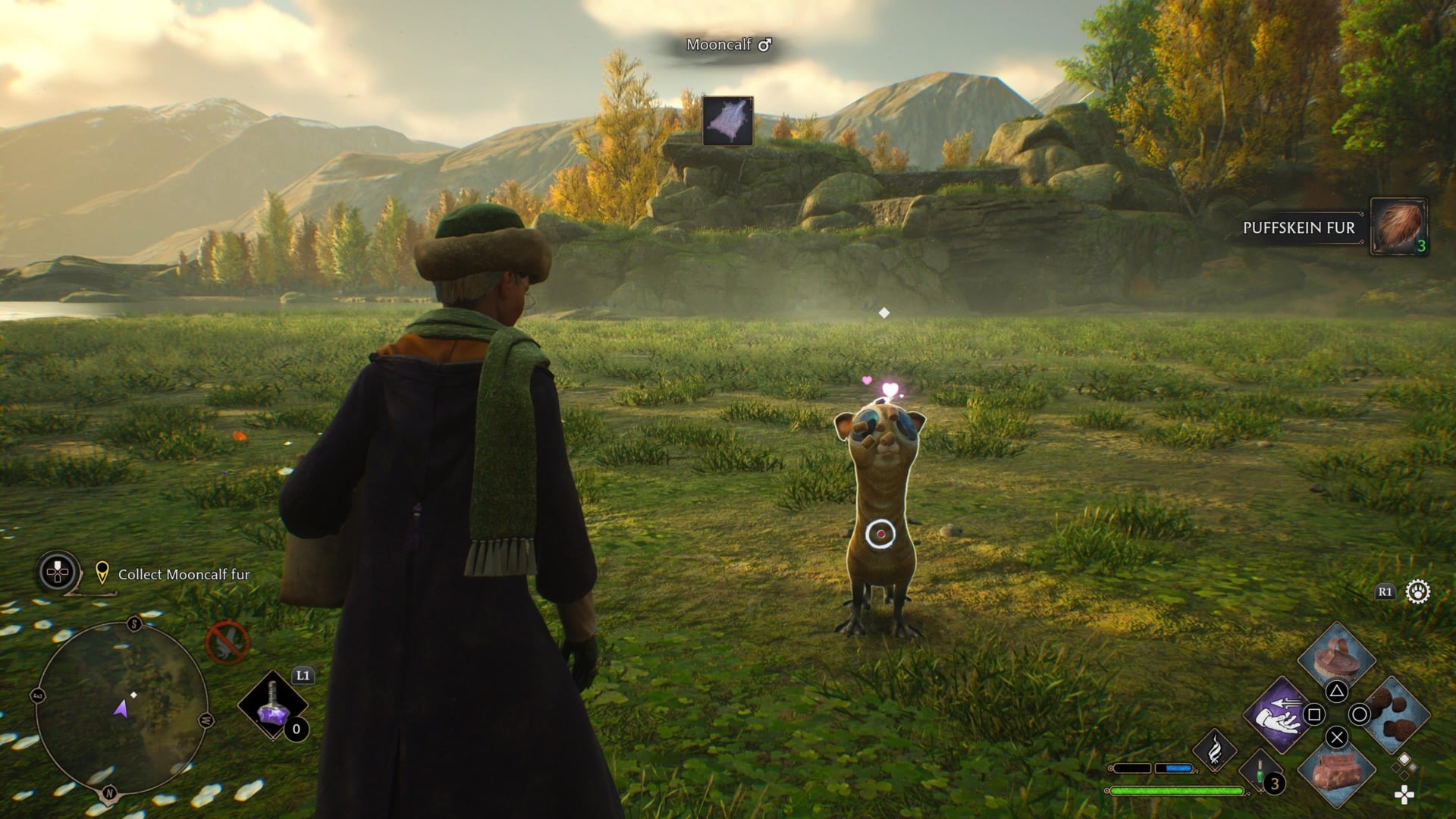The width and height of the screenshot is (1456, 819).
Task: Open the four-diamond selector beside the wheel
Action: 1404,766
